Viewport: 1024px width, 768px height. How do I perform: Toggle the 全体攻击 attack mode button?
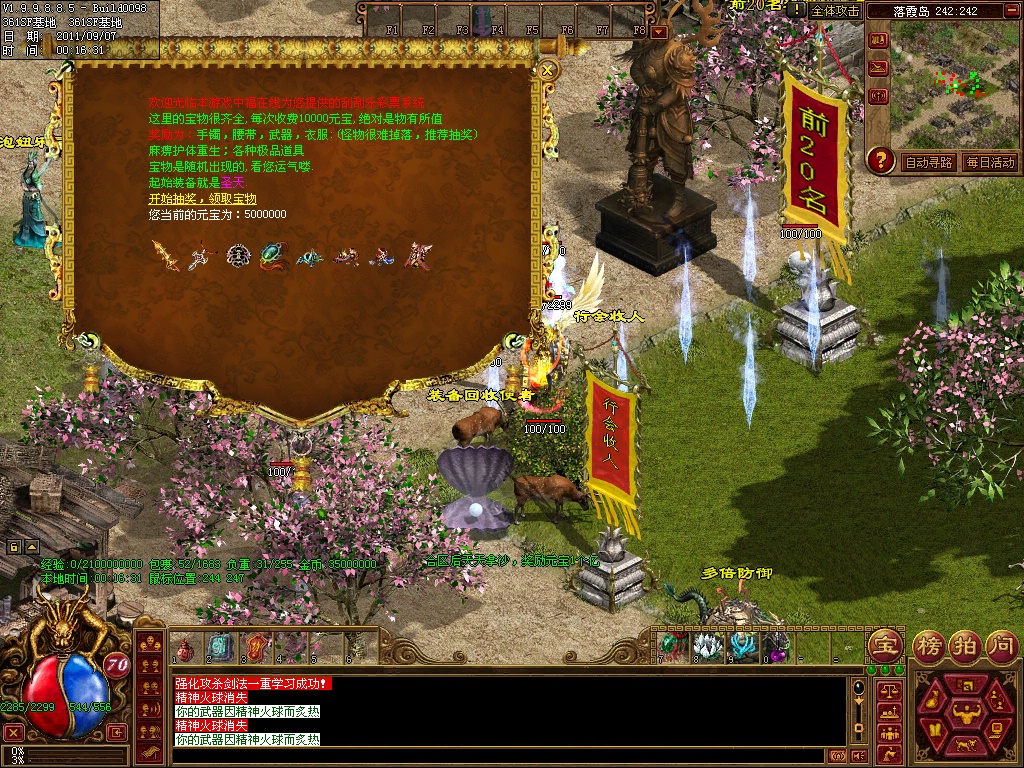pyautogui.click(x=835, y=10)
